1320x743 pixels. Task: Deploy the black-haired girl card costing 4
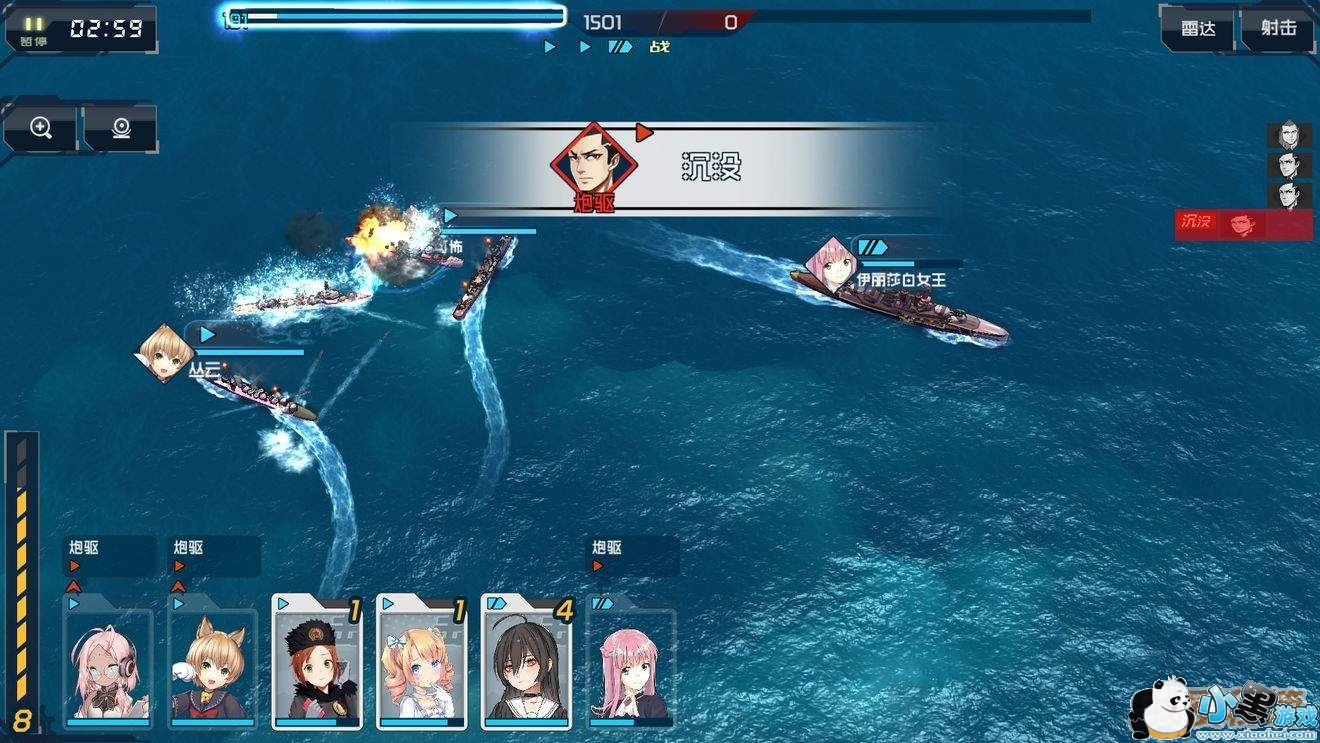point(526,661)
